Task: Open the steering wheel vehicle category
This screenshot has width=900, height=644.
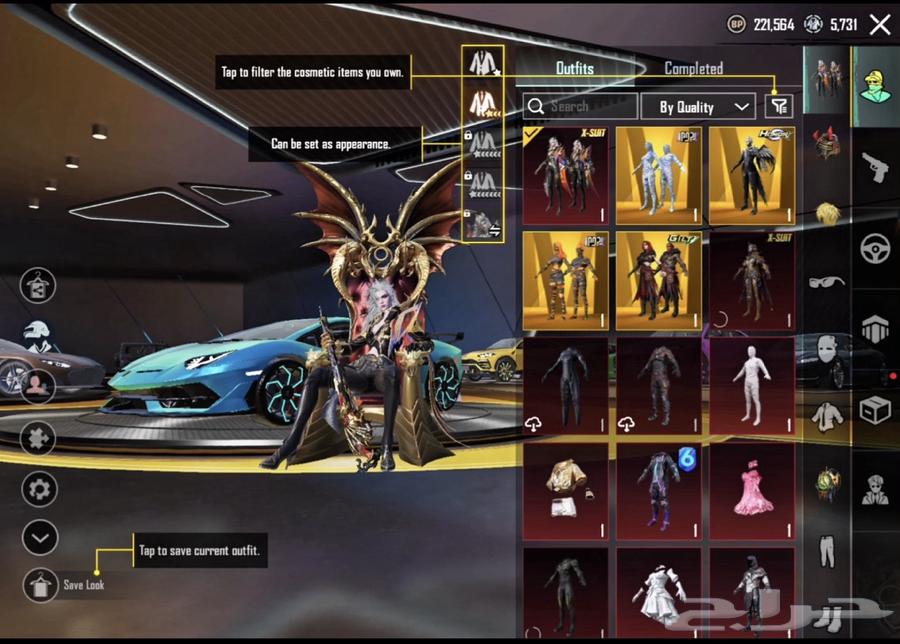Action: click(x=876, y=249)
